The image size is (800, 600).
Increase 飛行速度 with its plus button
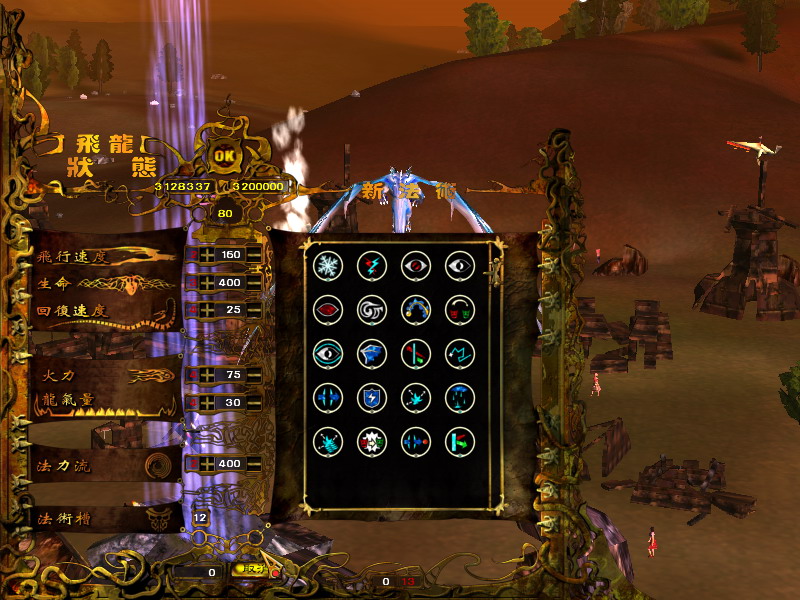tap(207, 254)
